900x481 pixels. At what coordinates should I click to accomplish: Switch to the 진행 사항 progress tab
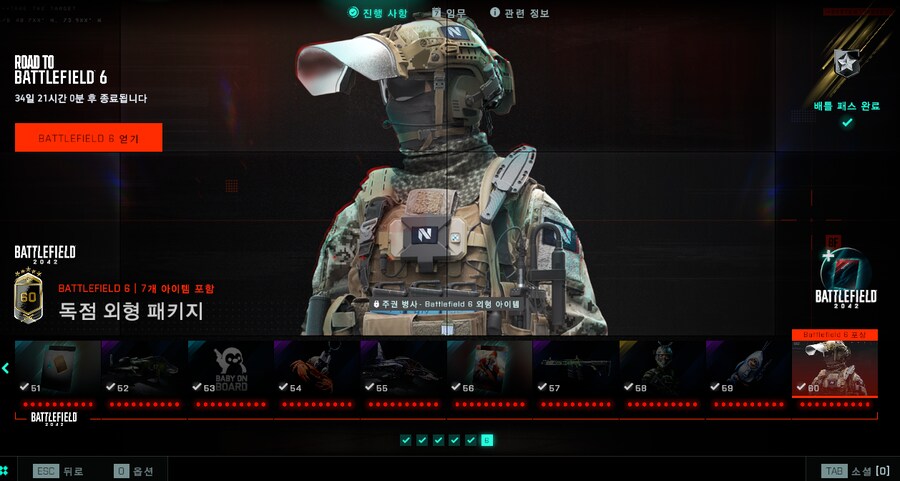point(378,13)
